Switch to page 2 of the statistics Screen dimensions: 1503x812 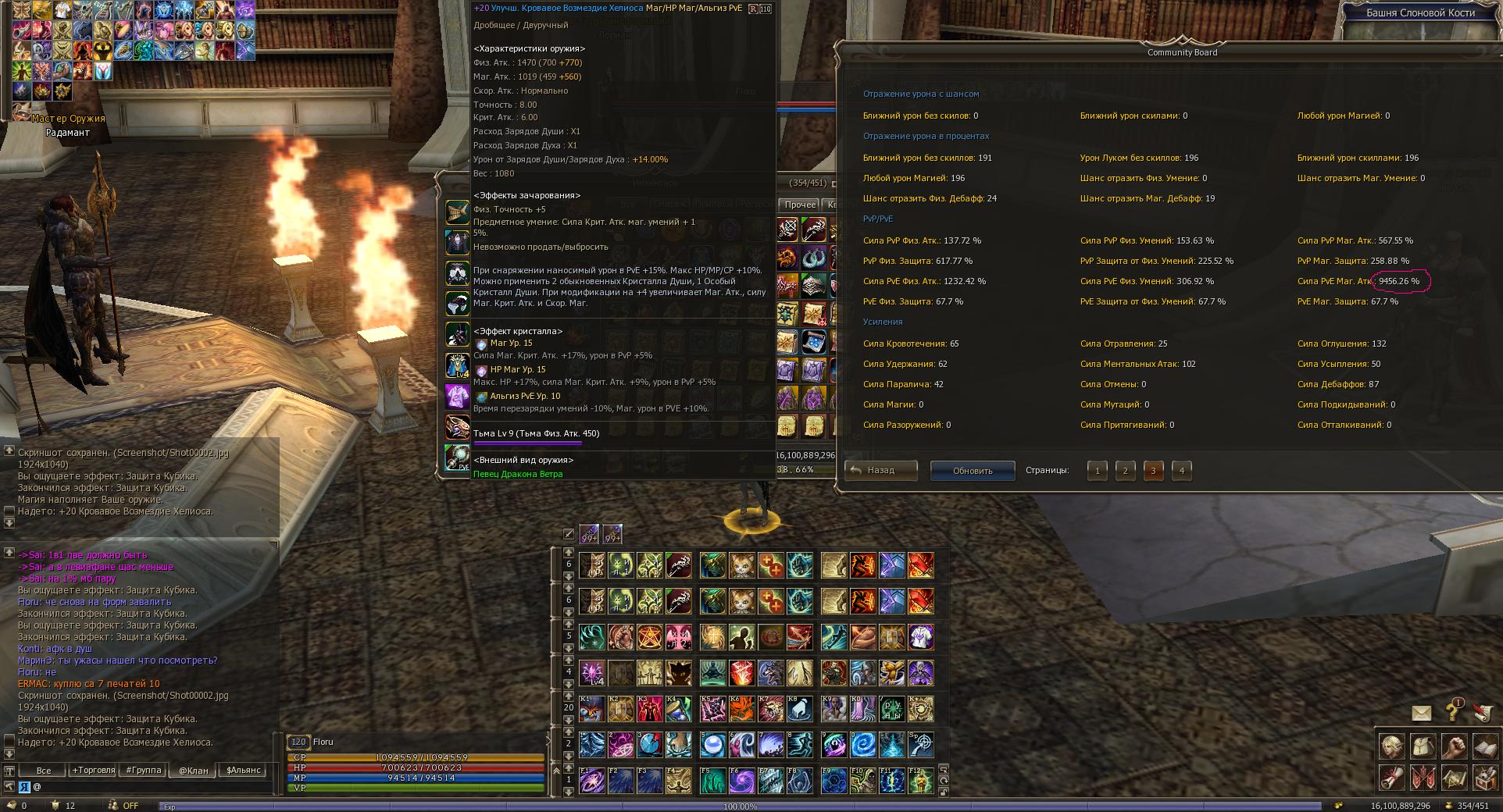coord(1125,470)
